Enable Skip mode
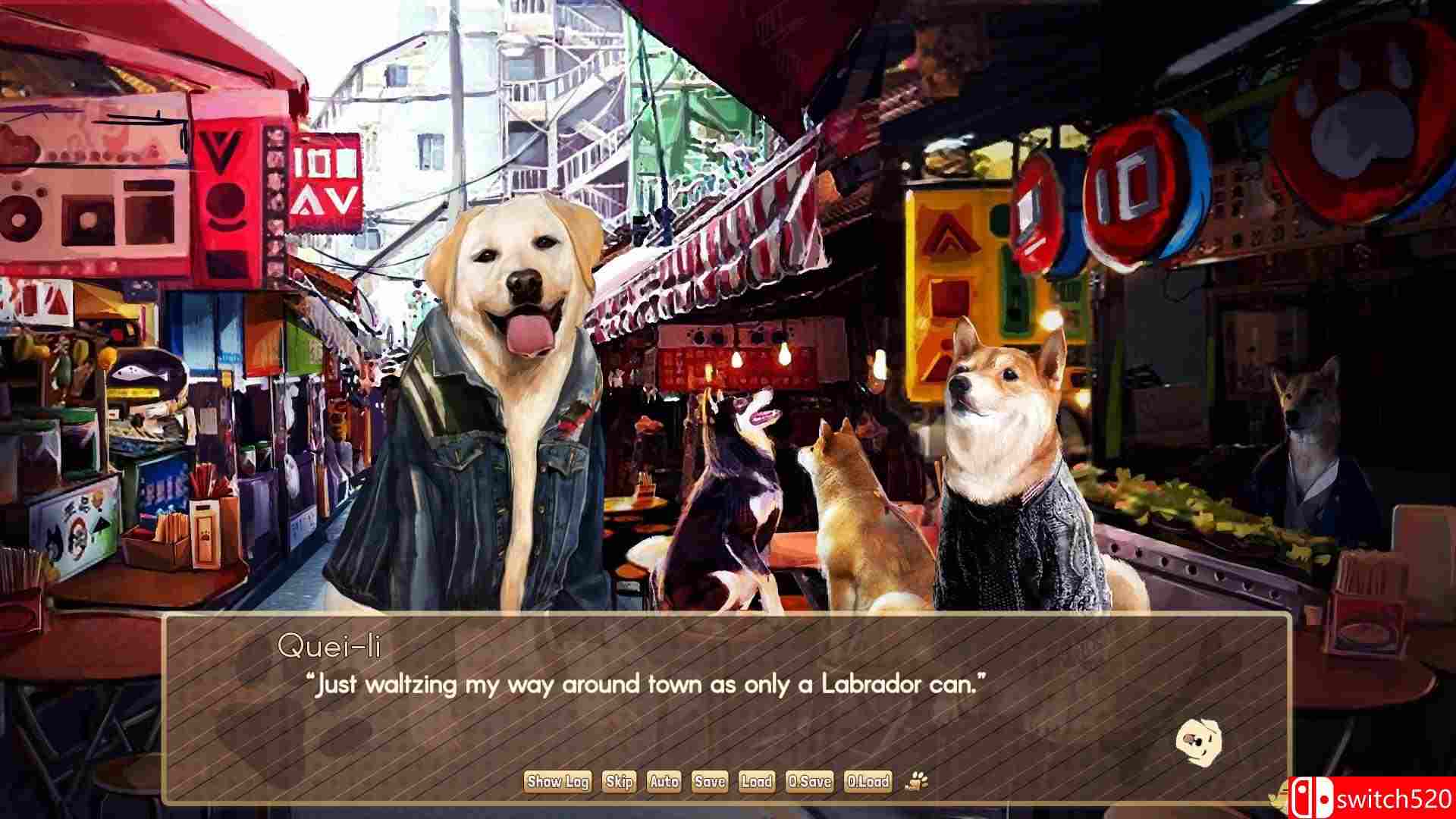1456x819 pixels. [x=618, y=782]
